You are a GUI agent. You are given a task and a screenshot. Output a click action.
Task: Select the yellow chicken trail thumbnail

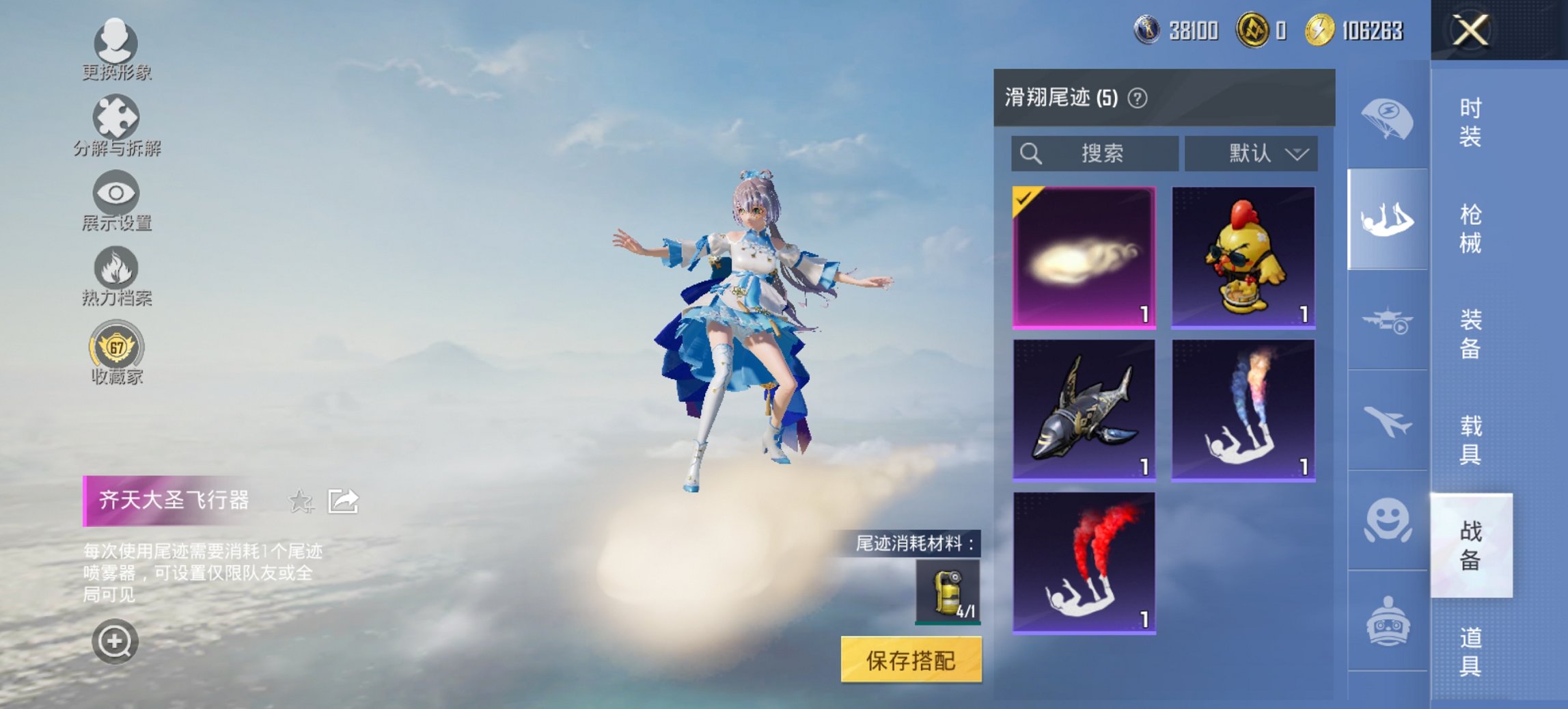click(1243, 258)
